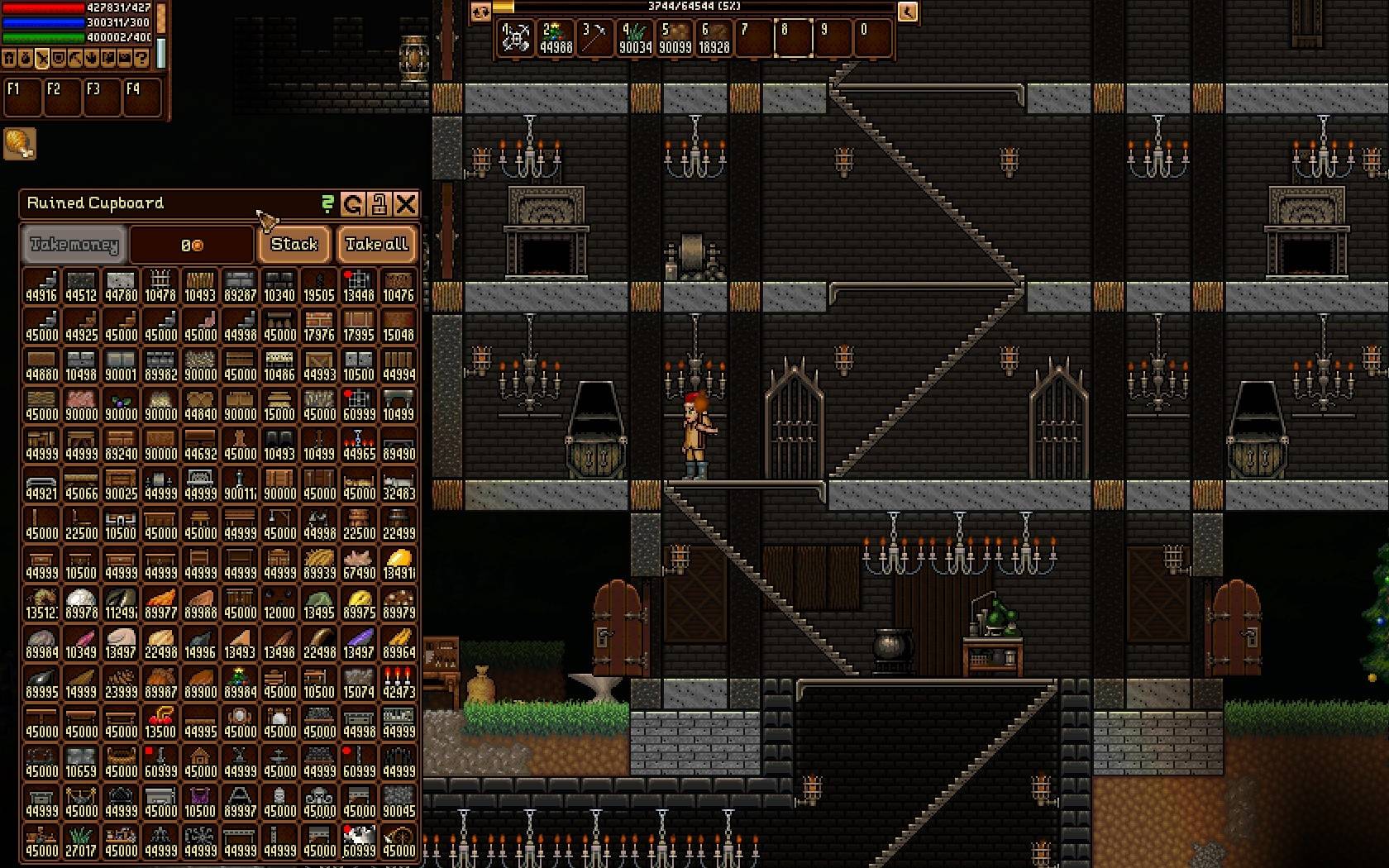Image resolution: width=1389 pixels, height=868 pixels.
Task: Pick up the purple berry stack of 90000
Action: [x=121, y=404]
